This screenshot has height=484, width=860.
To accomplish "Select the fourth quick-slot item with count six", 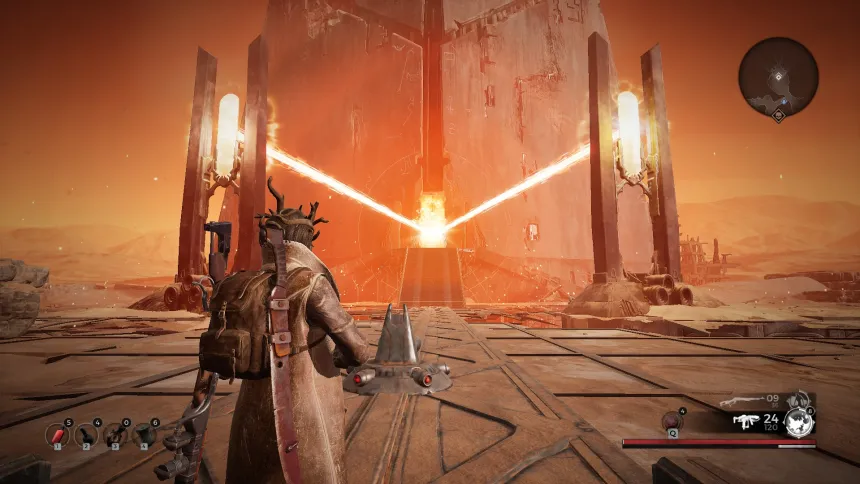I will 145,434.
